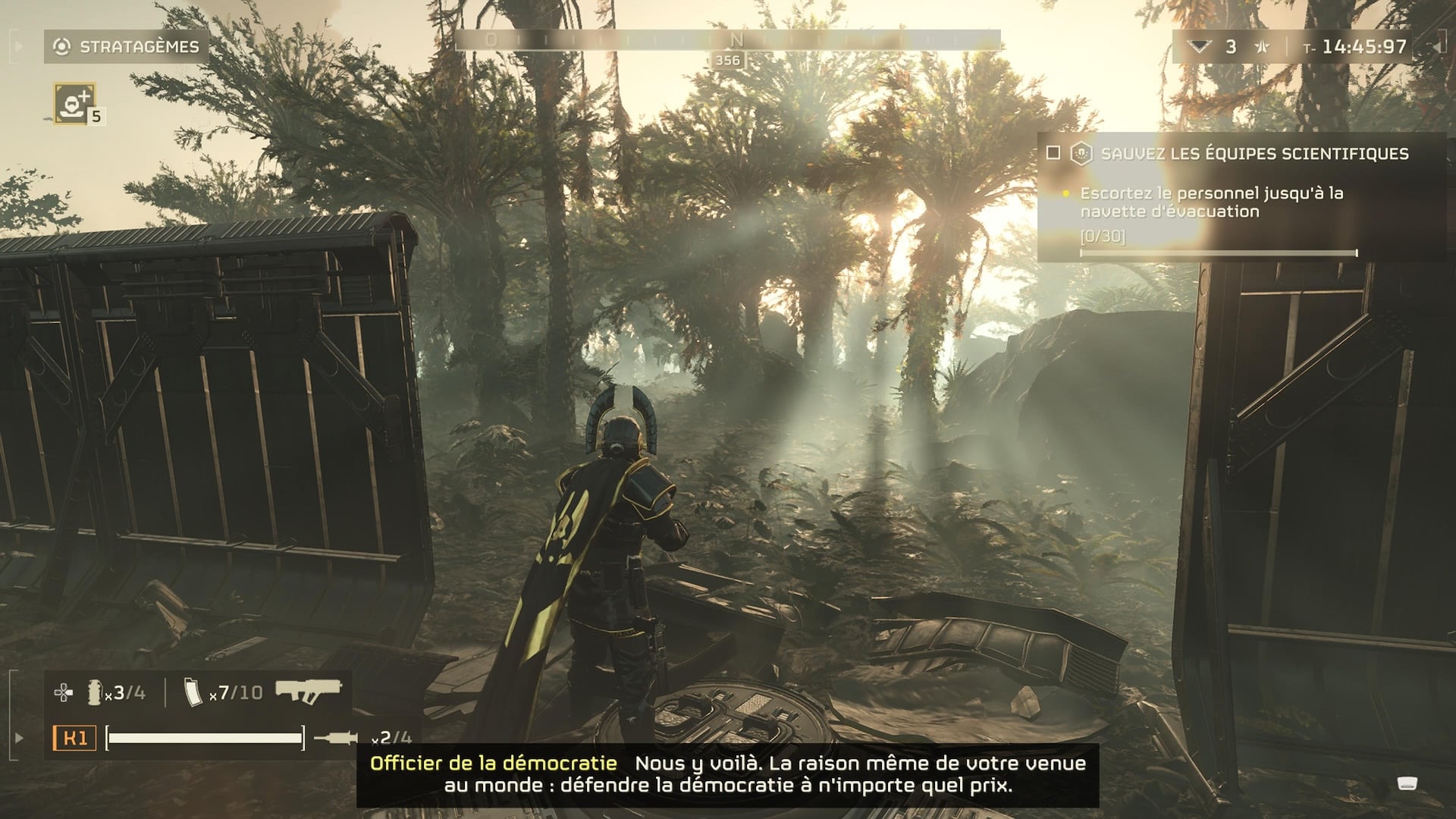Image resolution: width=1456 pixels, height=819 pixels.
Task: Choose the primary weapon rifle icon
Action: [308, 691]
